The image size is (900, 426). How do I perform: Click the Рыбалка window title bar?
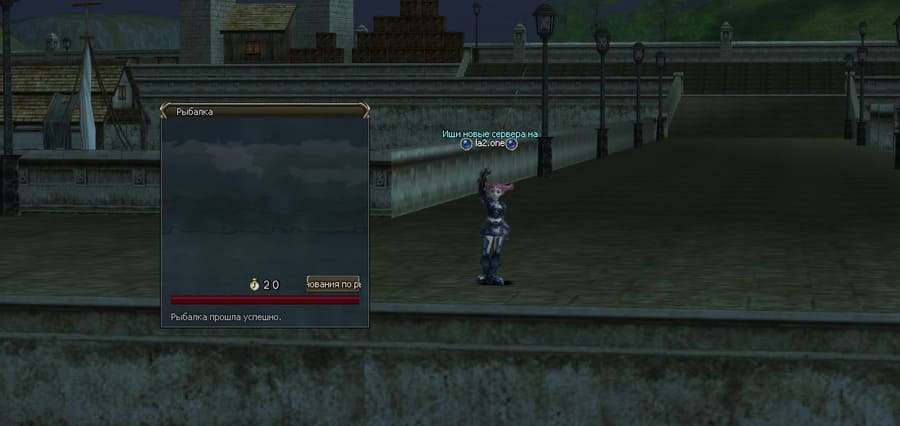(264, 112)
